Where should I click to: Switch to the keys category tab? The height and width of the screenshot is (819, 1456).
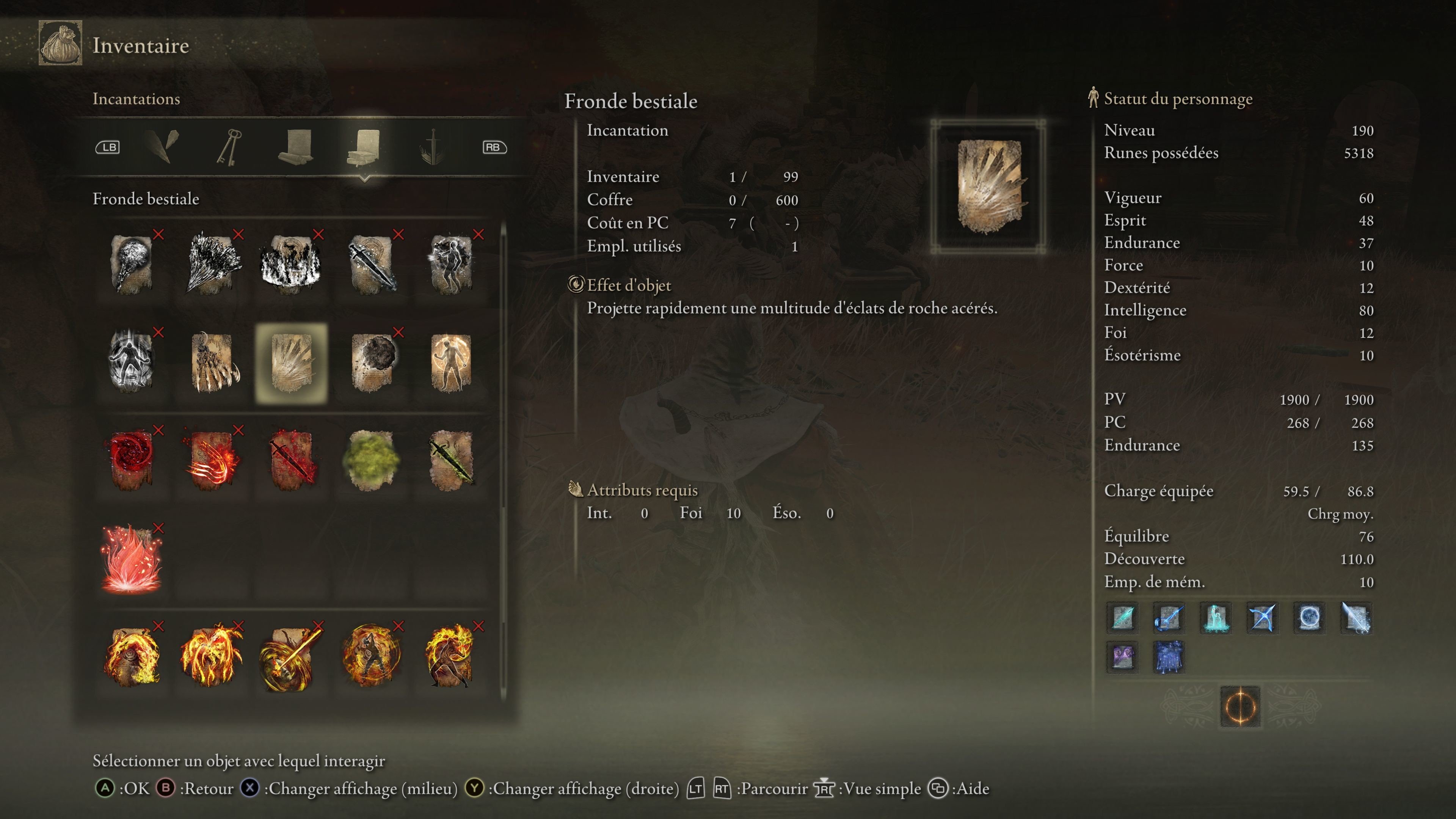click(229, 147)
